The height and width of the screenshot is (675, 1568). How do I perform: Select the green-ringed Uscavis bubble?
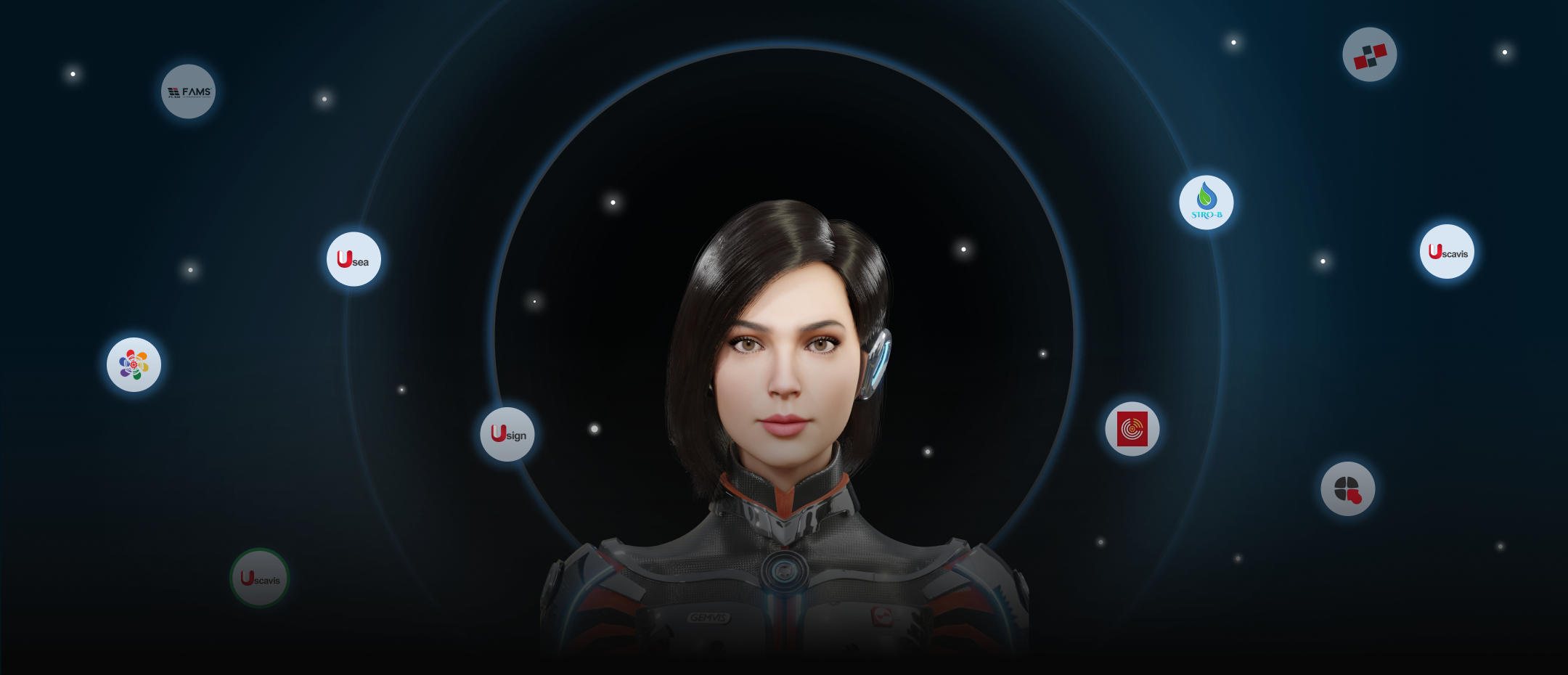pyautogui.click(x=260, y=578)
